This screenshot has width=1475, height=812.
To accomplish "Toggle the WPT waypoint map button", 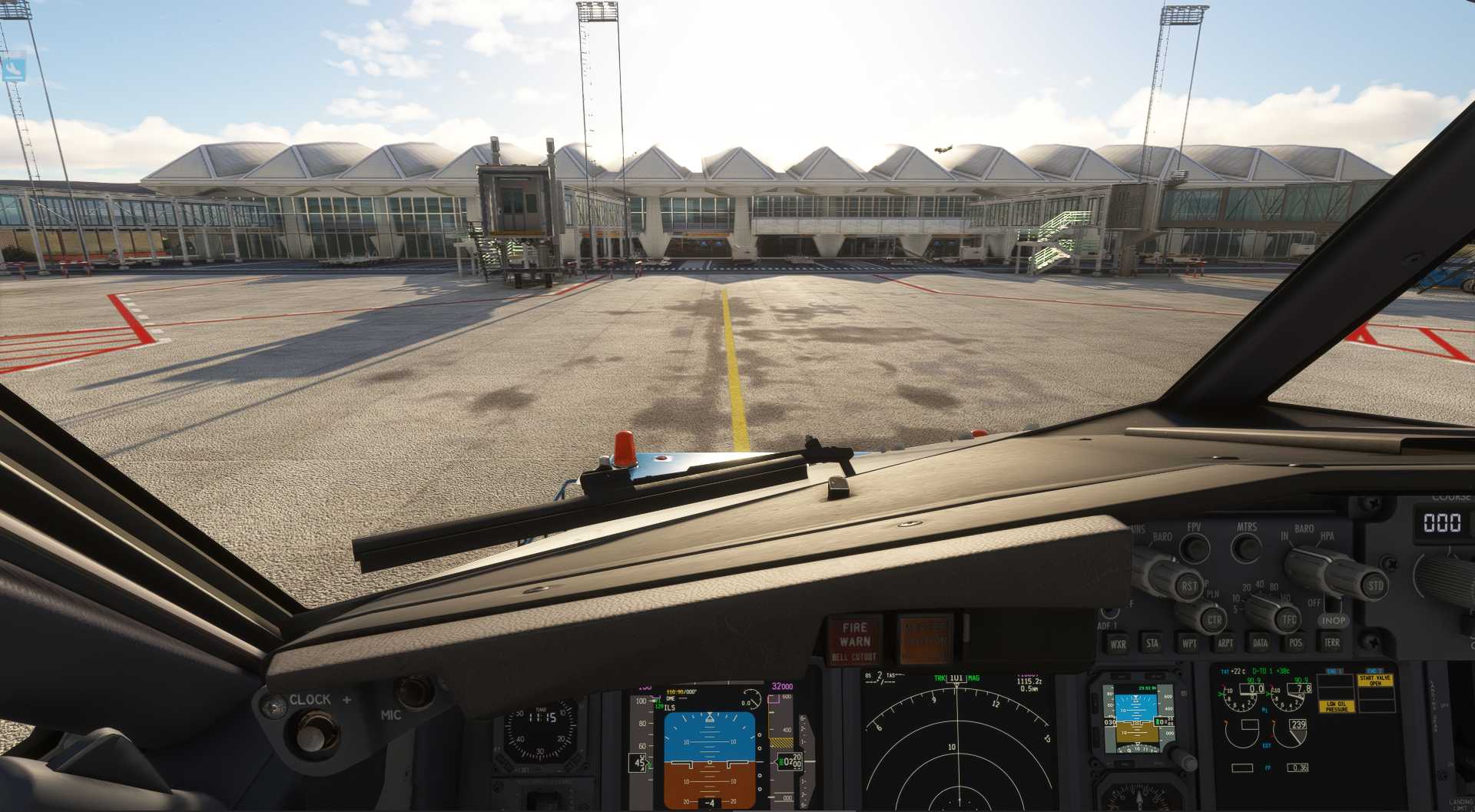I will pos(1188,643).
